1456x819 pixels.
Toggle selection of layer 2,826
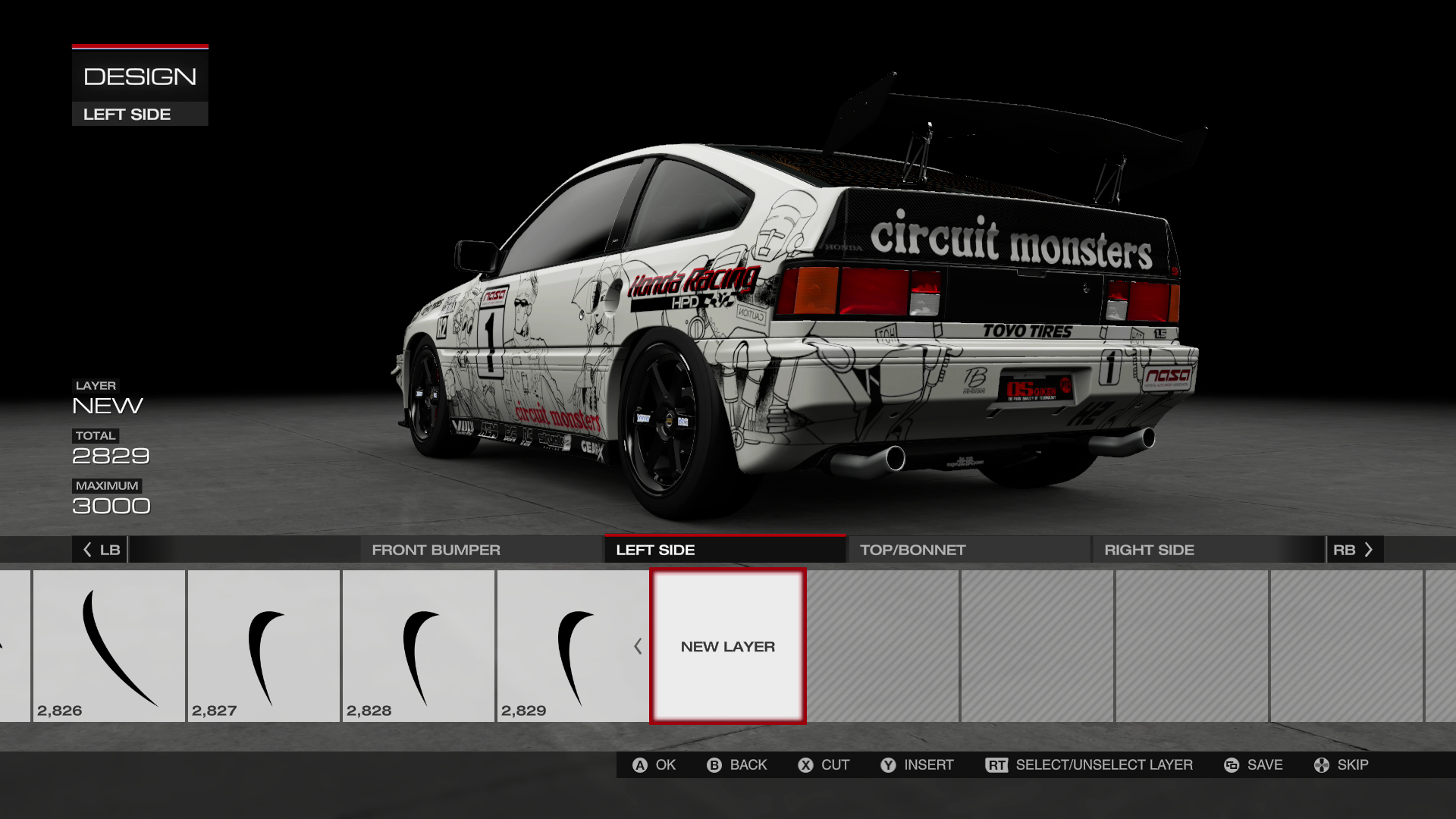(x=108, y=646)
